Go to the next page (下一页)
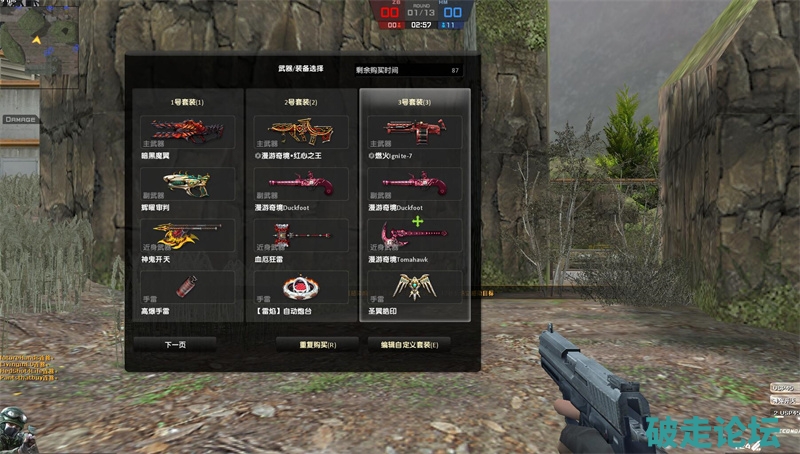The width and height of the screenshot is (800, 454). pyautogui.click(x=175, y=343)
